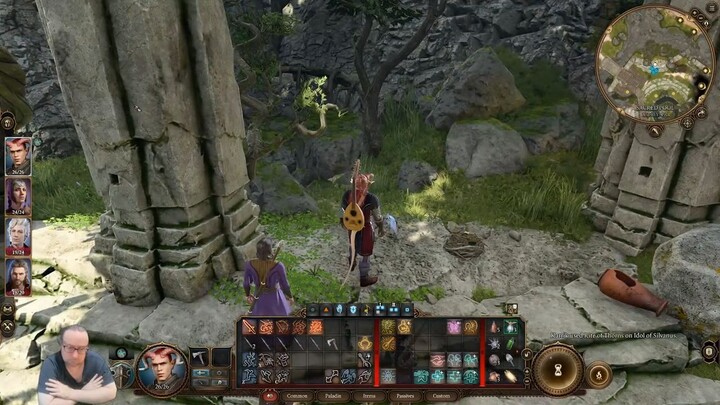Click the End Turn hourglass button

pos(558,368)
